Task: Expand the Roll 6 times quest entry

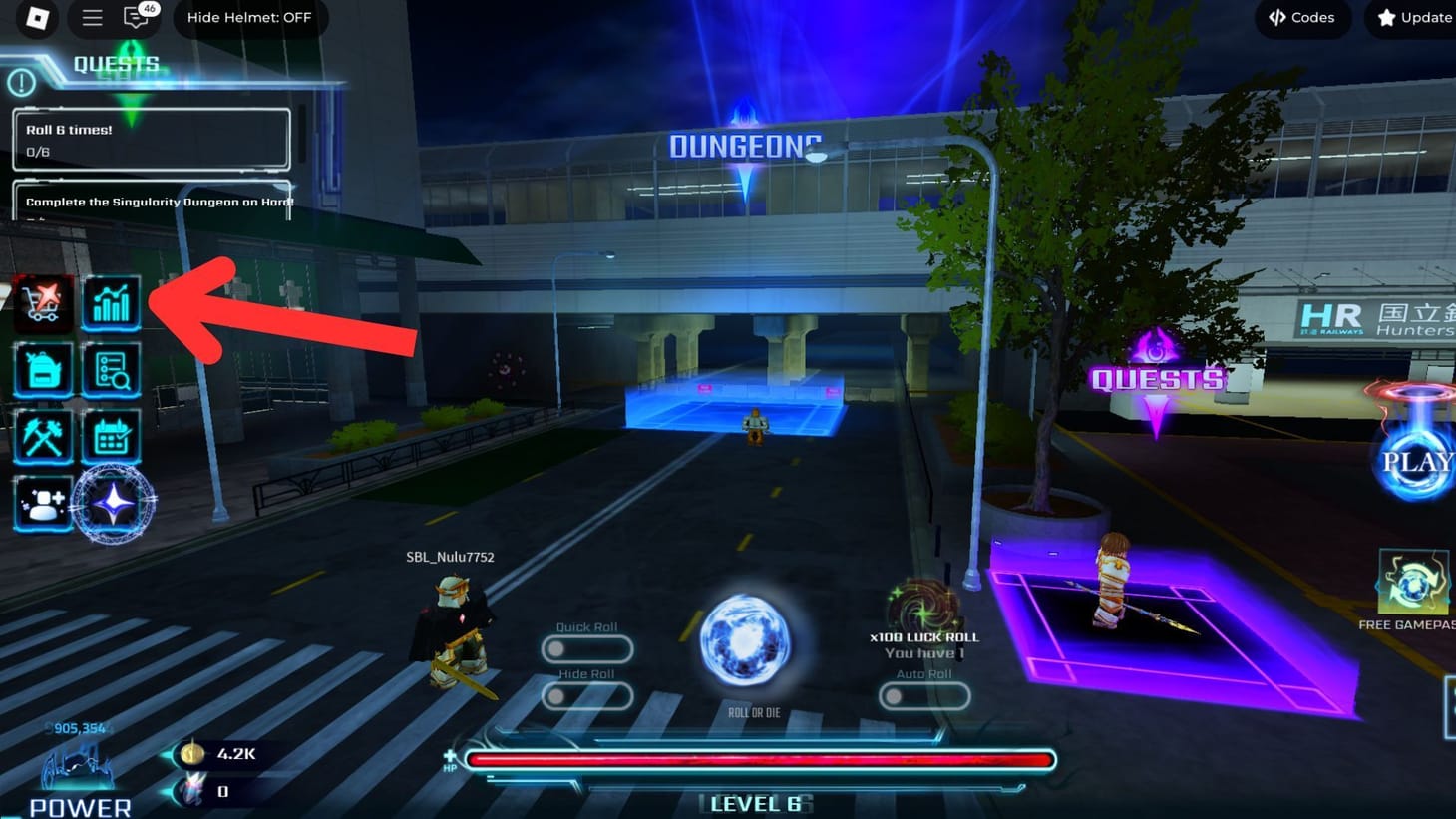Action: coord(151,140)
